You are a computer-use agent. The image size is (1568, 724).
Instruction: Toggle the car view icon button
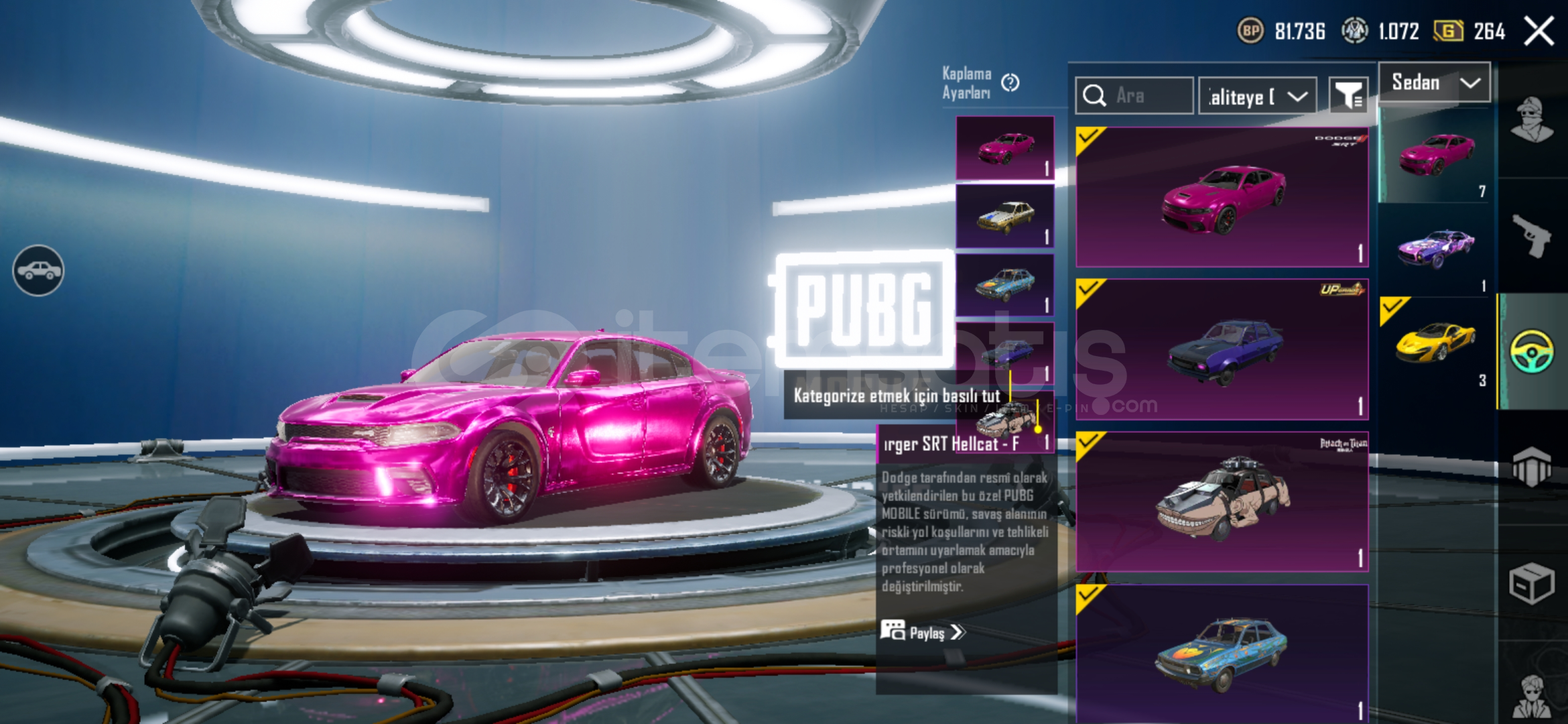coord(38,270)
